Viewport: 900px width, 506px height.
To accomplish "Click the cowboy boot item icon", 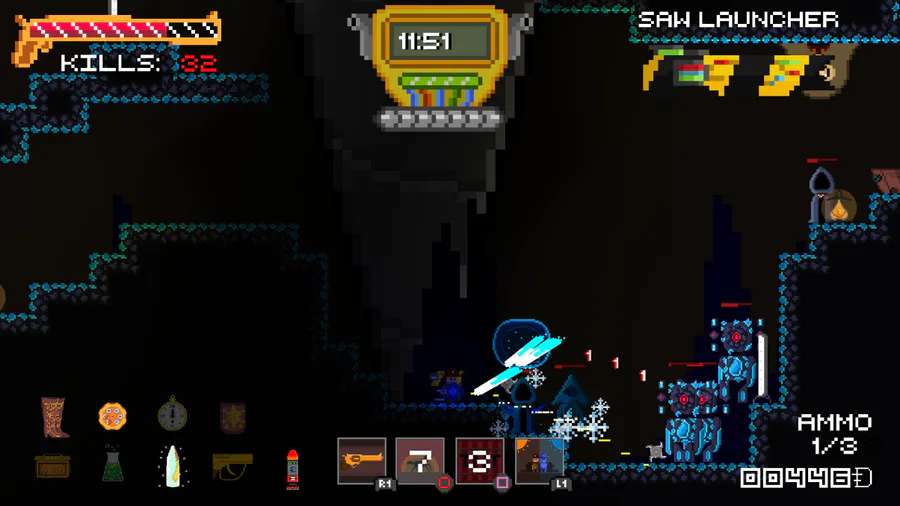I will pyautogui.click(x=55, y=417).
